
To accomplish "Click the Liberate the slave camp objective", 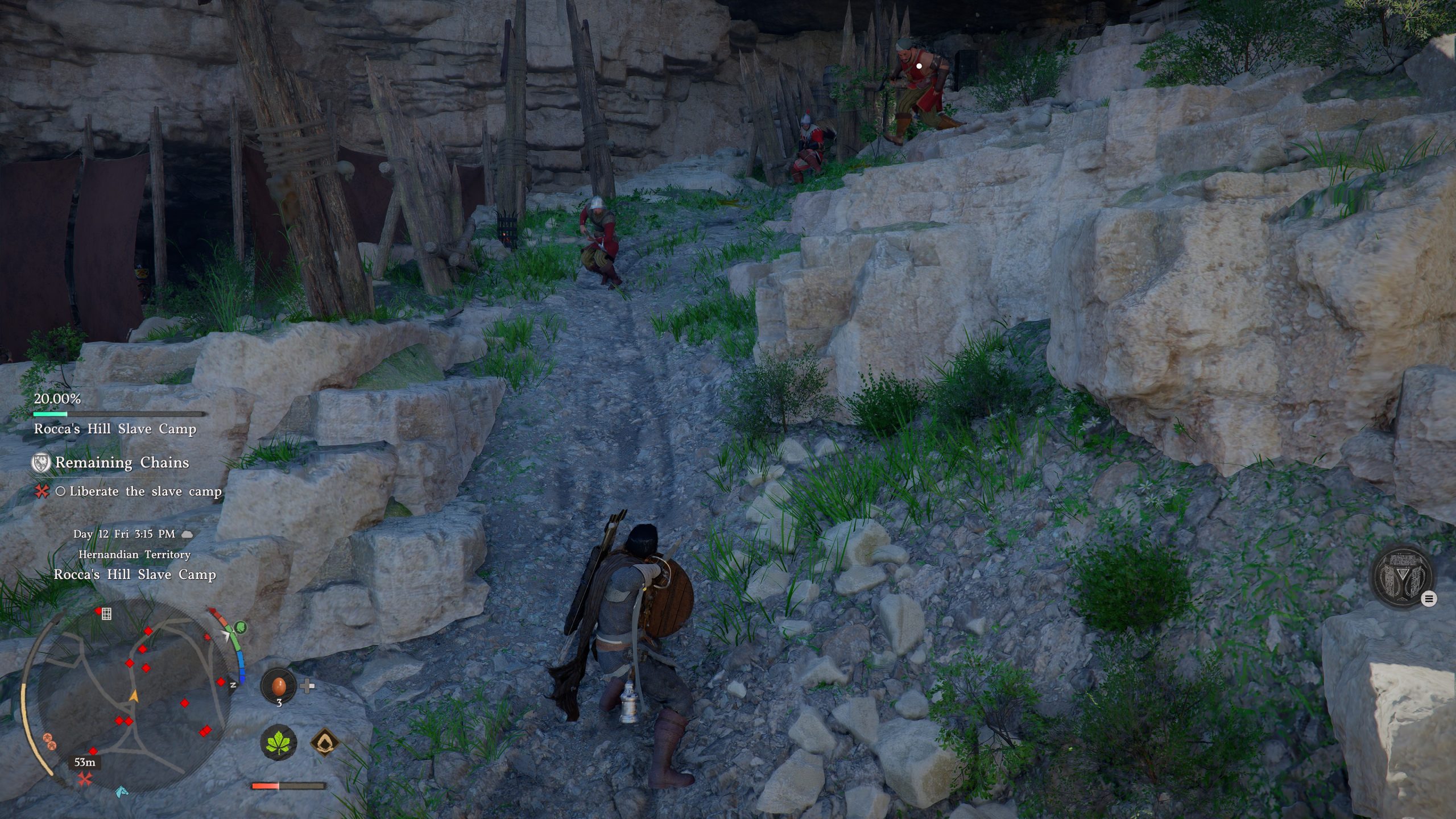I will point(145,491).
